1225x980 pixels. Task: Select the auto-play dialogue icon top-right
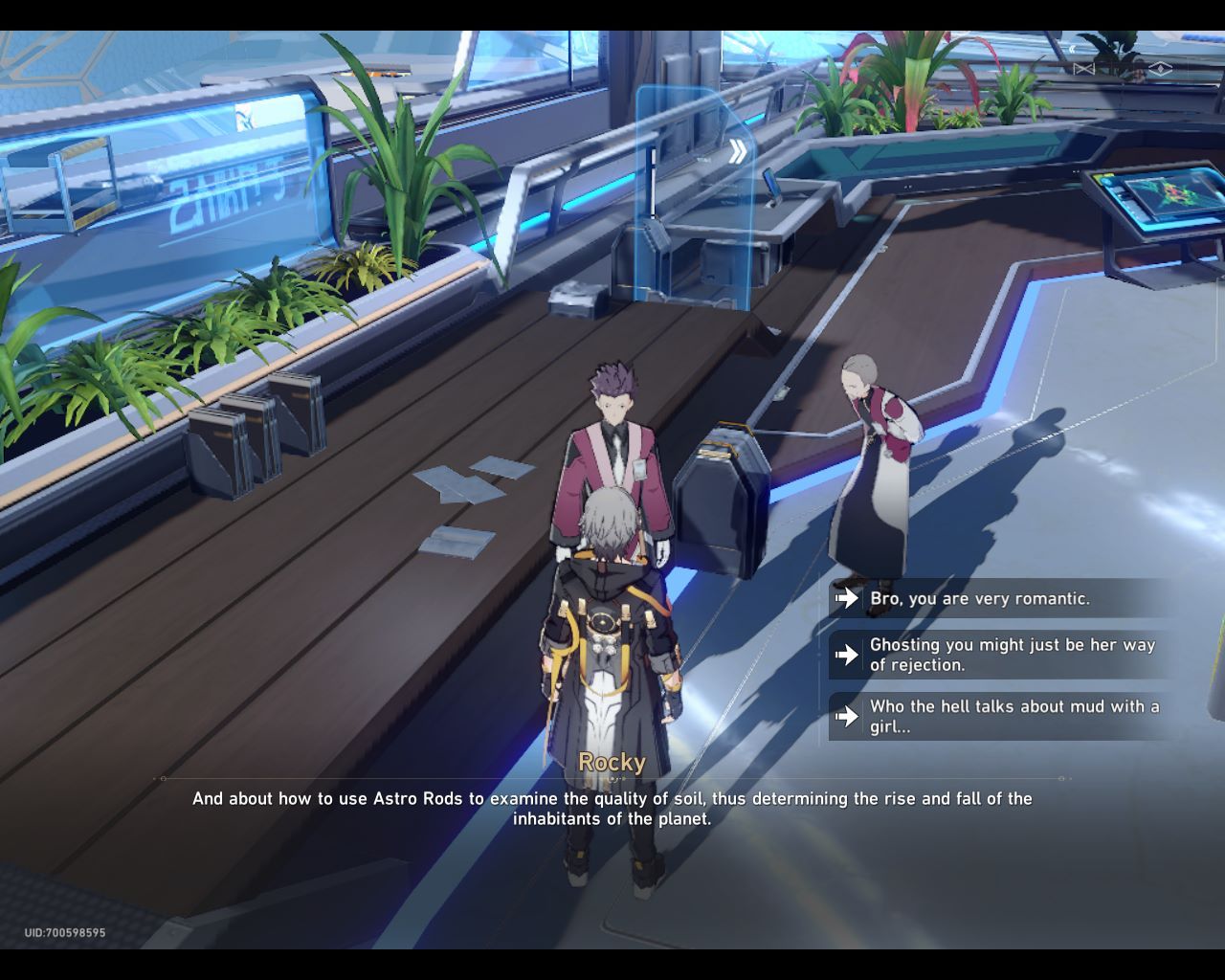pos(1084,68)
